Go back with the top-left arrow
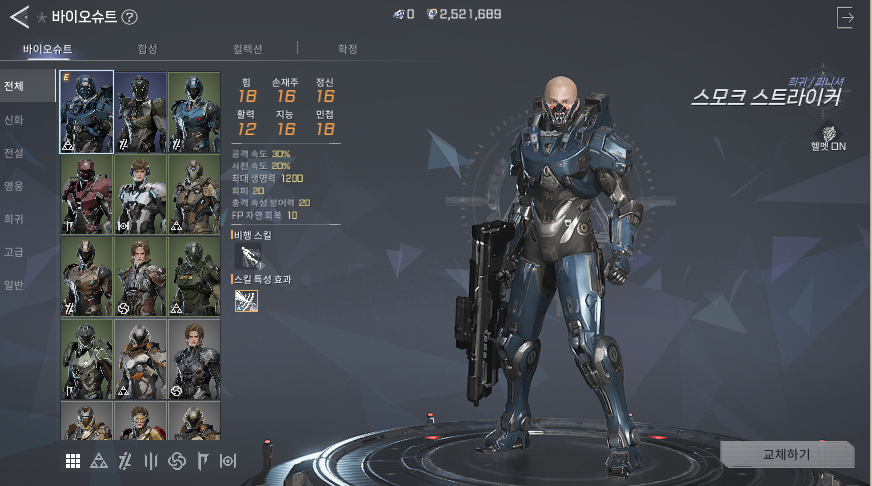The image size is (872, 486). point(18,17)
